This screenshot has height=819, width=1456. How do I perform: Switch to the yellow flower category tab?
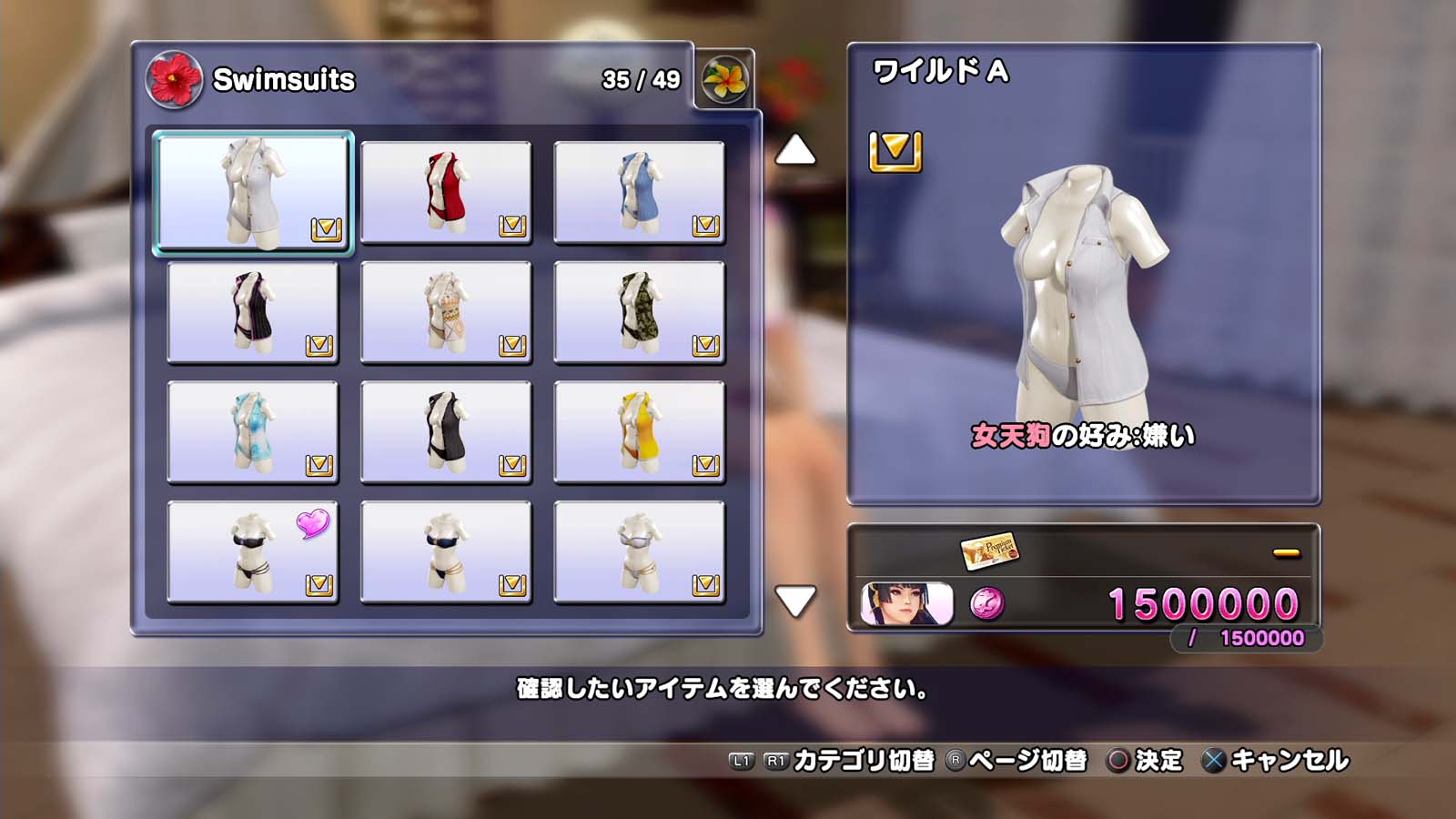(724, 79)
